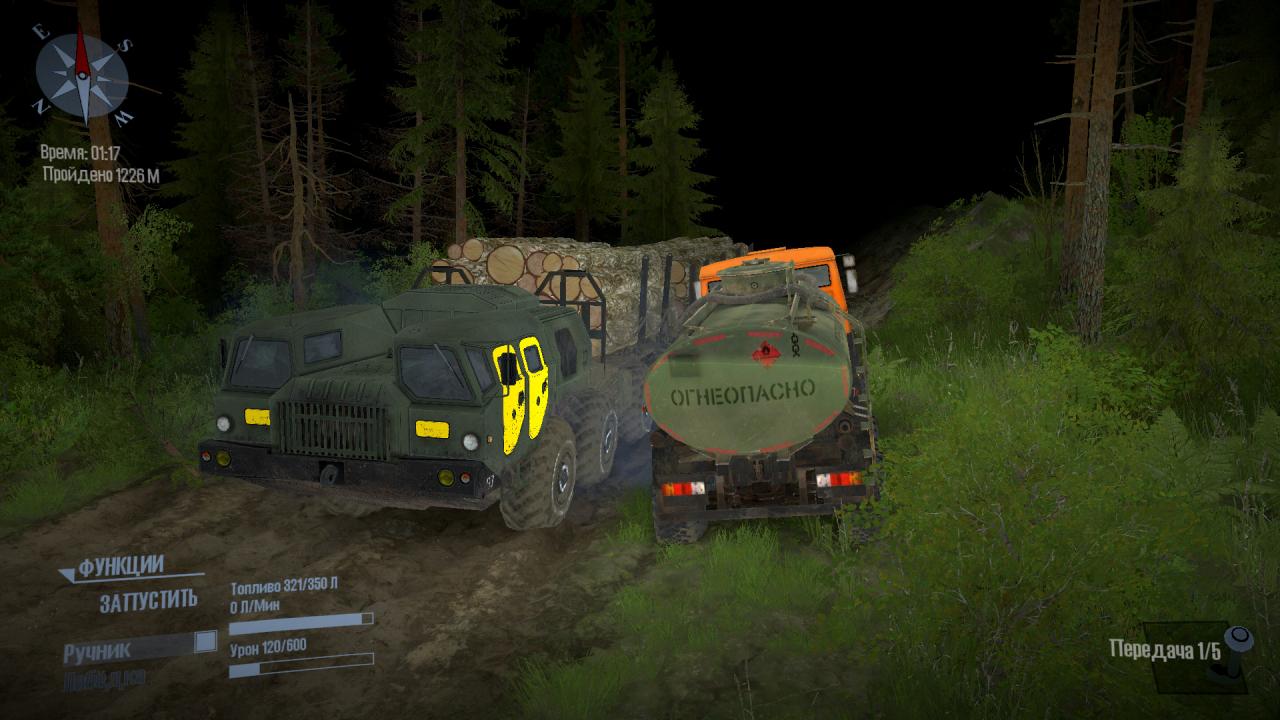Open the ФУНКЦИИ functions menu
1280x720 pixels.
tap(120, 566)
